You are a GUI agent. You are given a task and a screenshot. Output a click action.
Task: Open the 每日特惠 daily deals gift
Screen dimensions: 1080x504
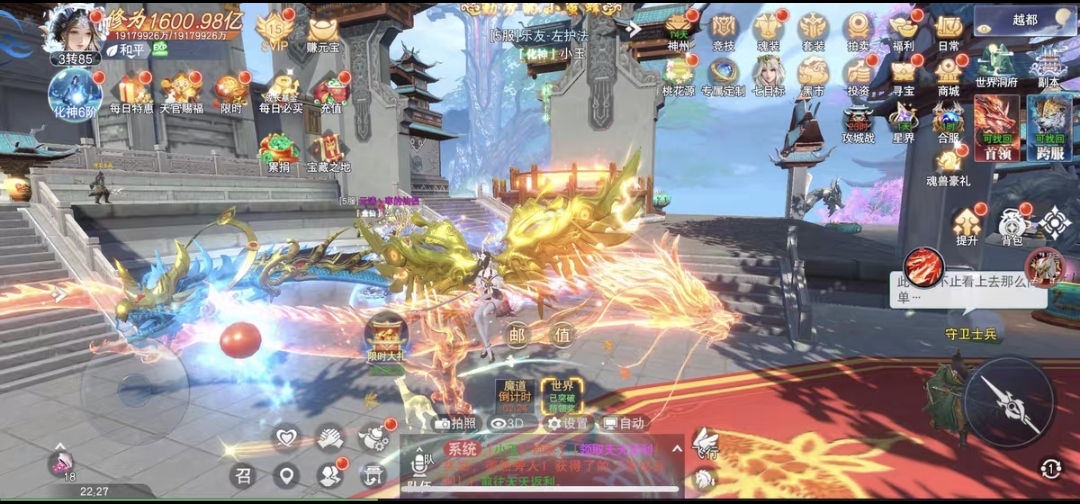131,90
